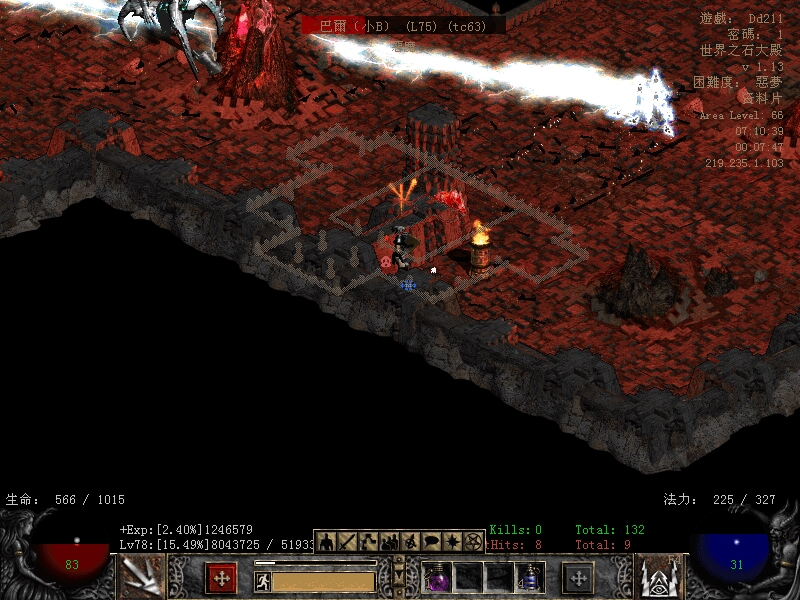The width and height of the screenshot is (800, 600).
Task: Open the skill tree icon
Action: pos(368,541)
